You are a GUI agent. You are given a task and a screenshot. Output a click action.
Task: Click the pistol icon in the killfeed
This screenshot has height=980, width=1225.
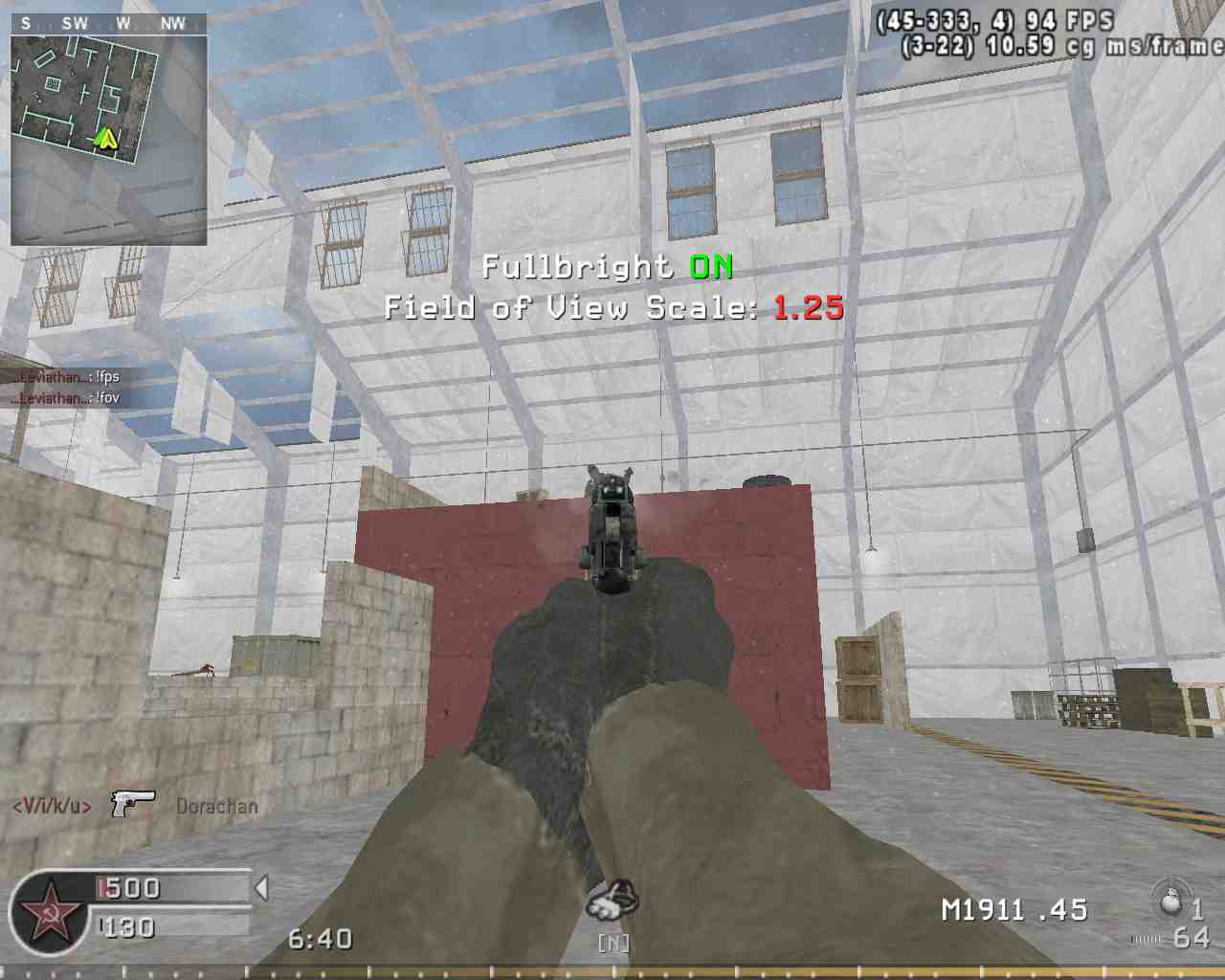point(132,804)
